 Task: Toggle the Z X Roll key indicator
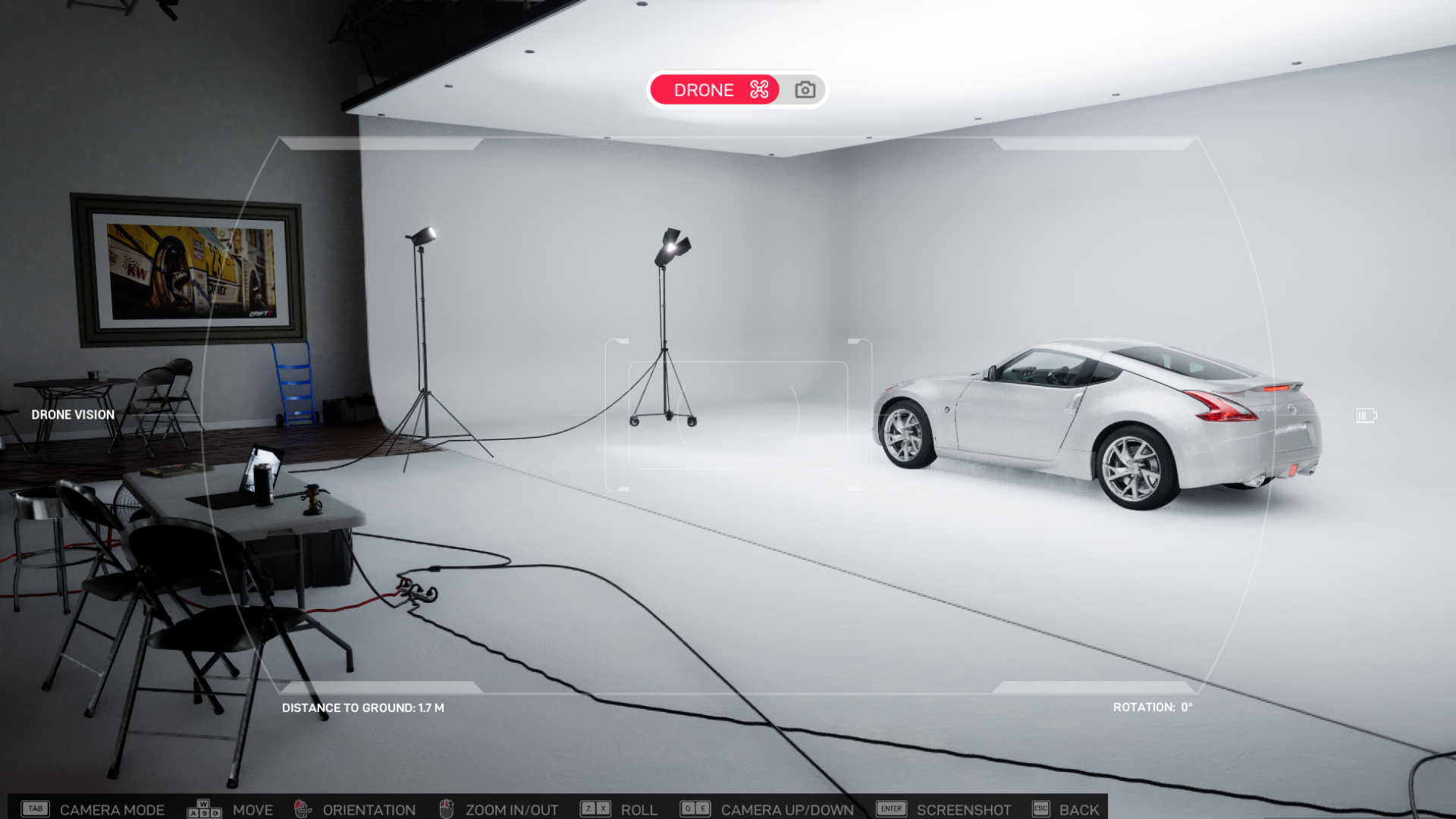point(595,808)
